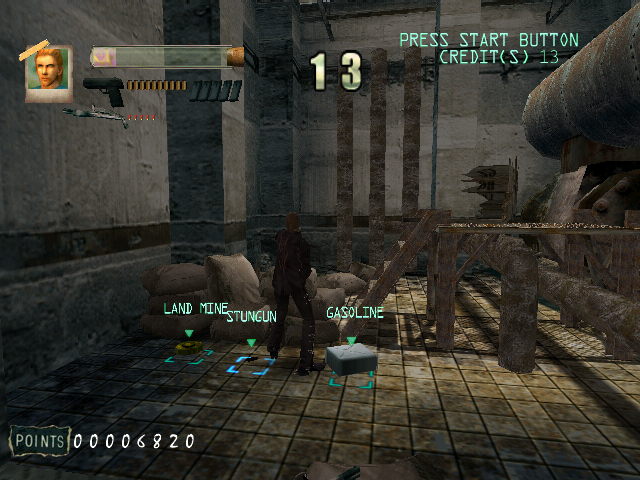Select the STUNGUN item marker
The height and width of the screenshot is (480, 640).
coord(250,360)
